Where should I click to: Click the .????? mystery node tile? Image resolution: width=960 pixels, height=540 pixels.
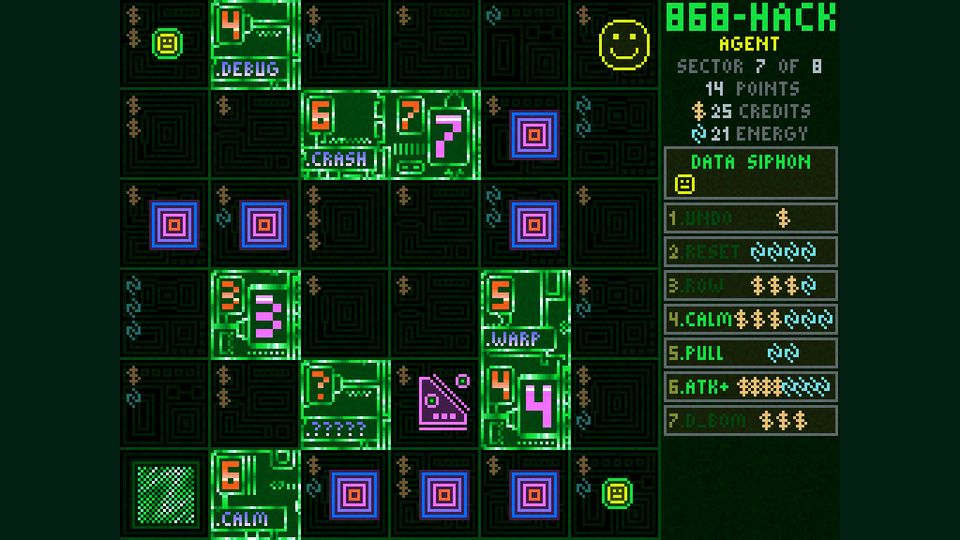(x=345, y=404)
